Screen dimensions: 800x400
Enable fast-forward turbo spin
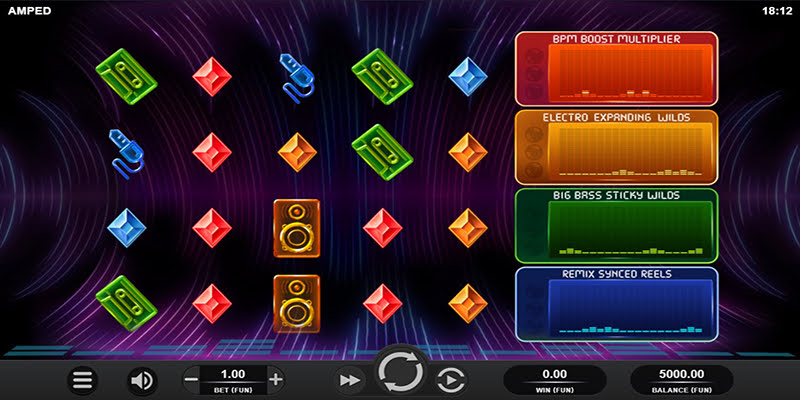[x=348, y=380]
